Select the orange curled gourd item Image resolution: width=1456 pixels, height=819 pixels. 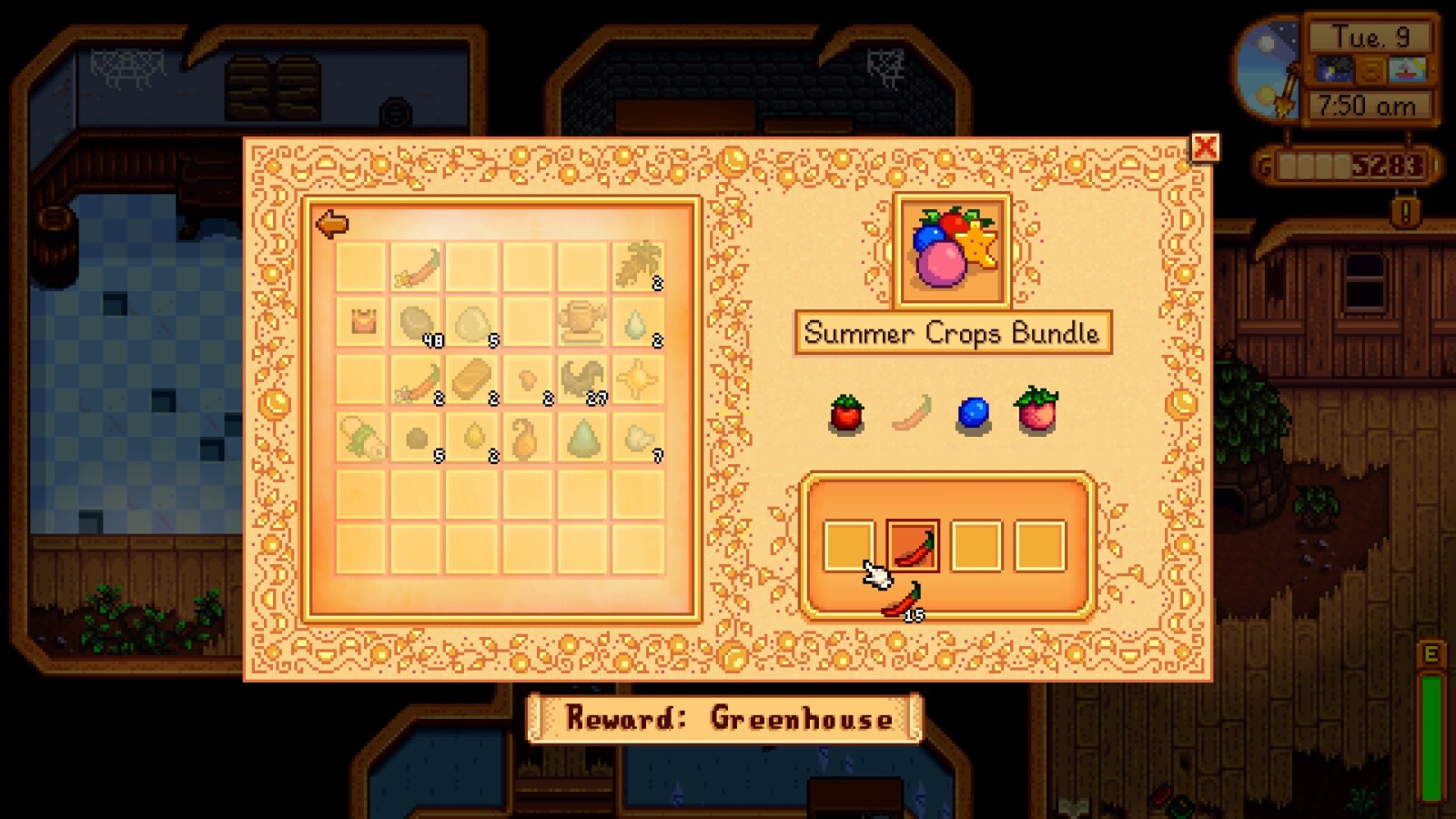pos(527,437)
